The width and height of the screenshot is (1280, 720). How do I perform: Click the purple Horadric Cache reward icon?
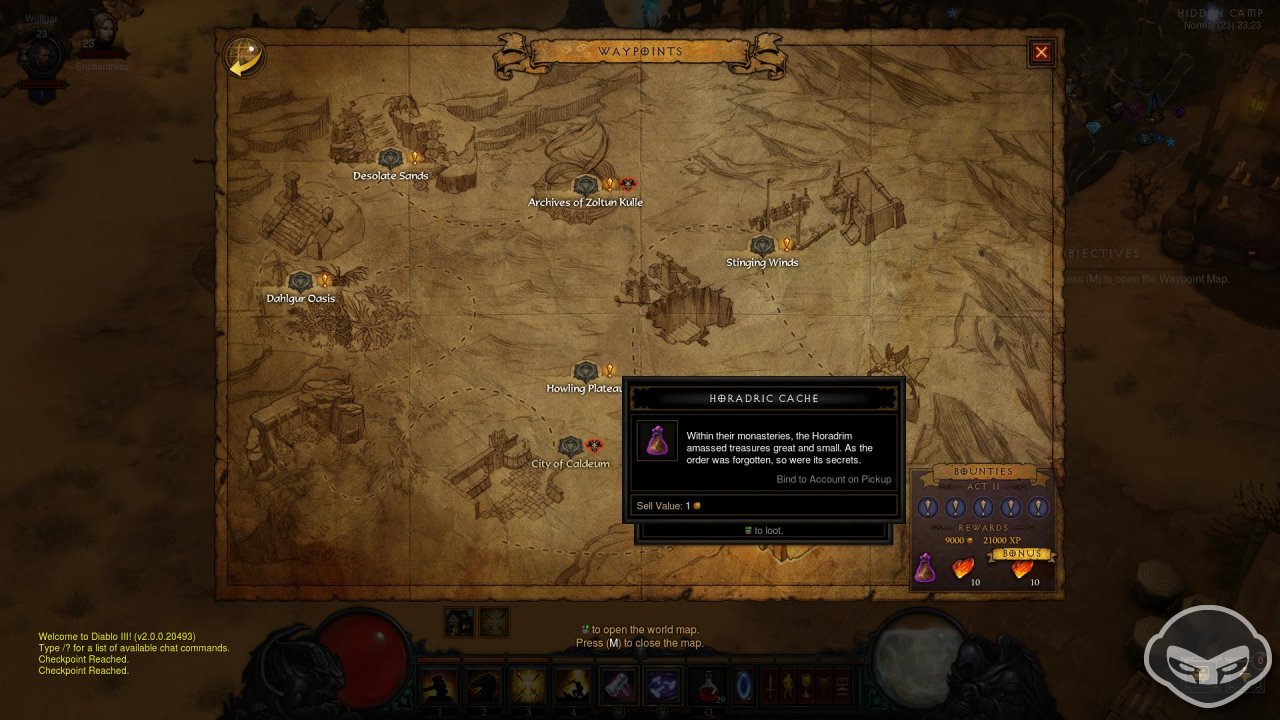pyautogui.click(x=926, y=568)
